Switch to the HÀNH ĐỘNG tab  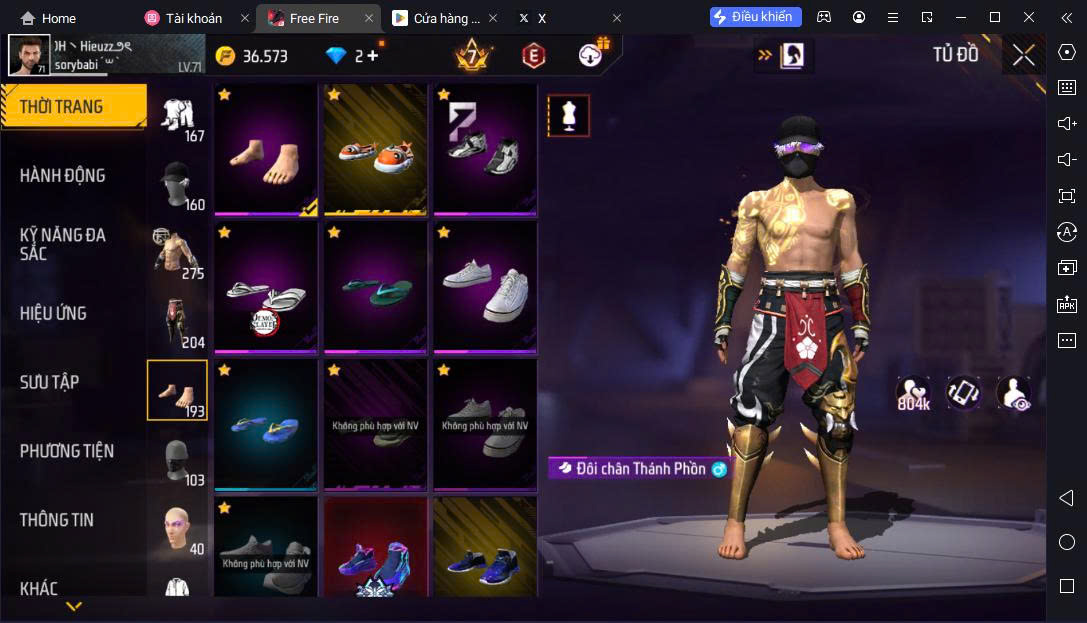point(62,176)
